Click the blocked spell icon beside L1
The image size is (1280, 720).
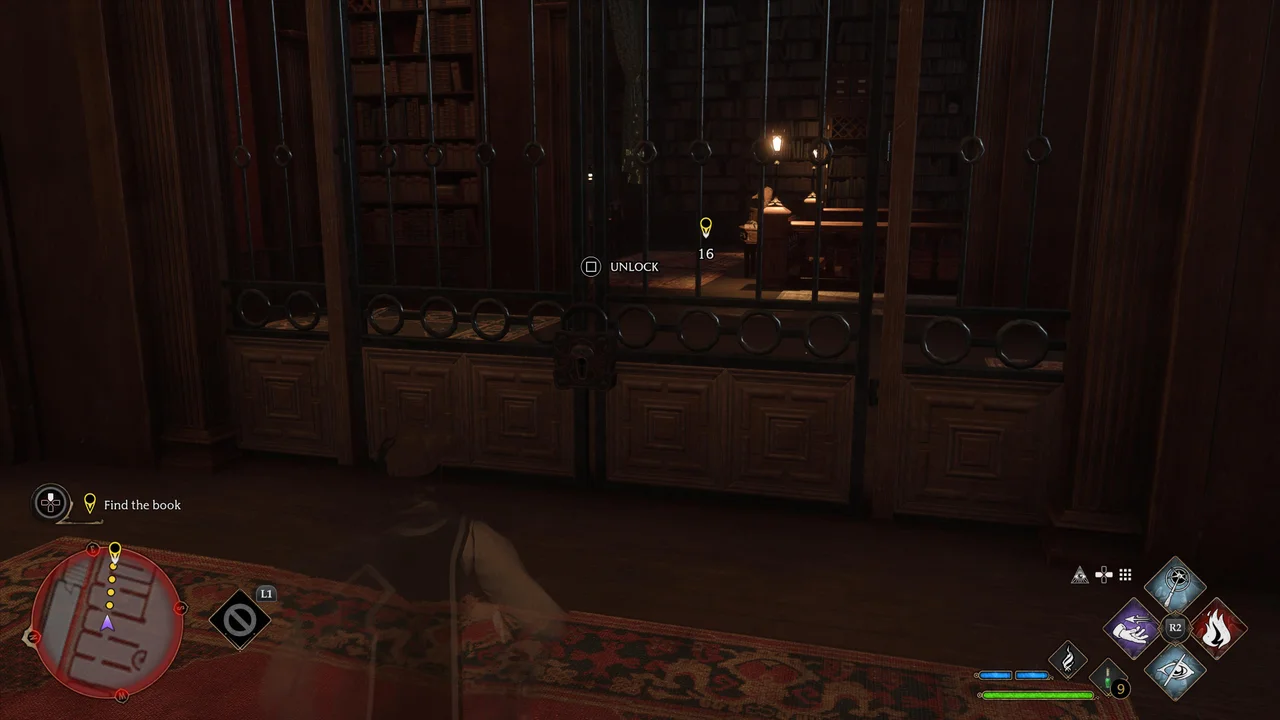click(239, 618)
